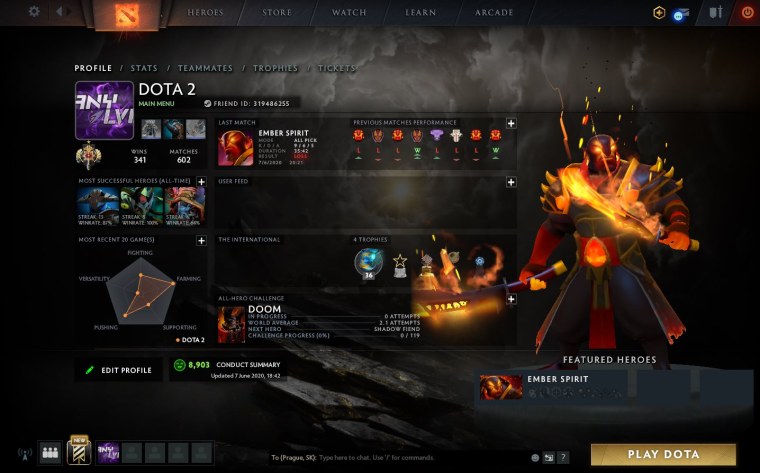760x473 pixels.
Task: Open the settings gear
Action: tap(34, 12)
